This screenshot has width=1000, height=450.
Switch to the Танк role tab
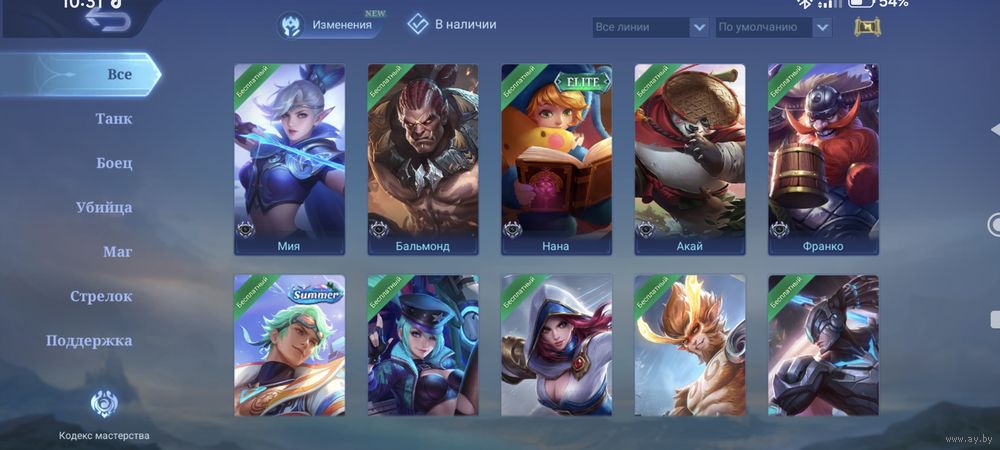click(113, 119)
